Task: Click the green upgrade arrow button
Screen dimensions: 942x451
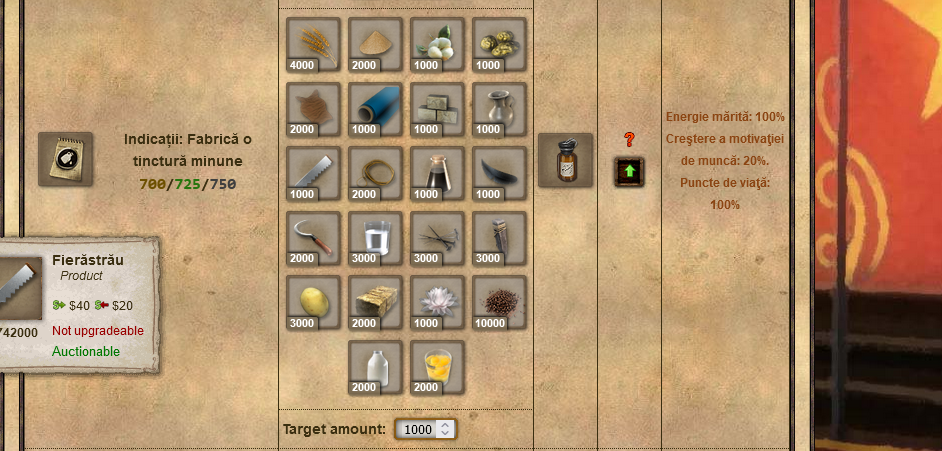Action: click(629, 171)
